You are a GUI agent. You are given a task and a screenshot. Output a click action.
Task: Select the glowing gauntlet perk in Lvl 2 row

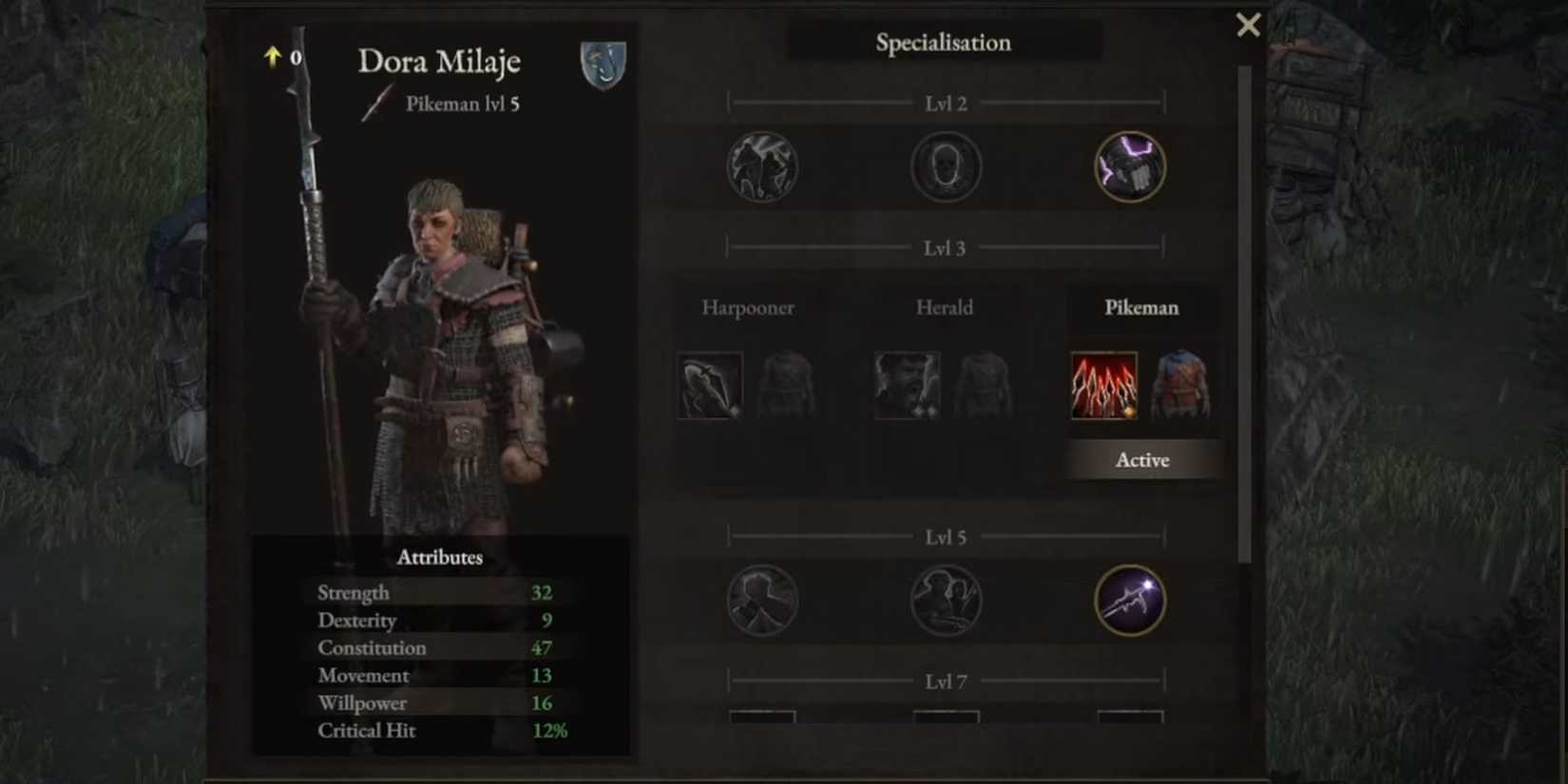pos(1129,165)
